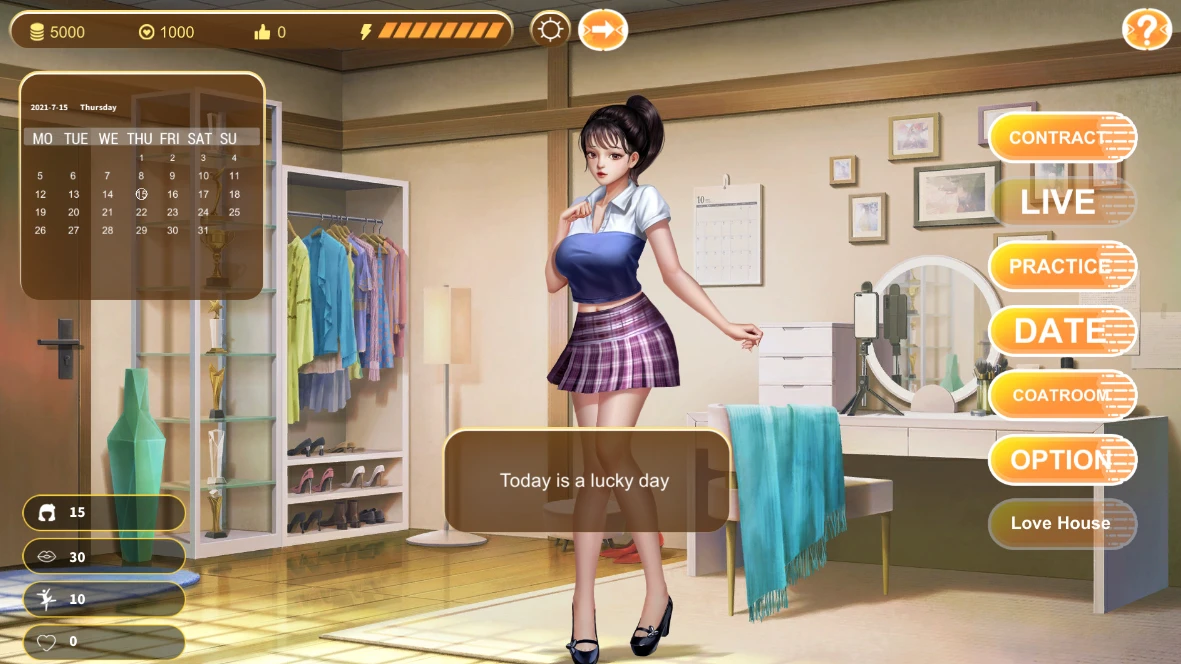This screenshot has height=664, width=1181.
Task: Select the circled date 15 on calendar
Action: (x=141, y=194)
